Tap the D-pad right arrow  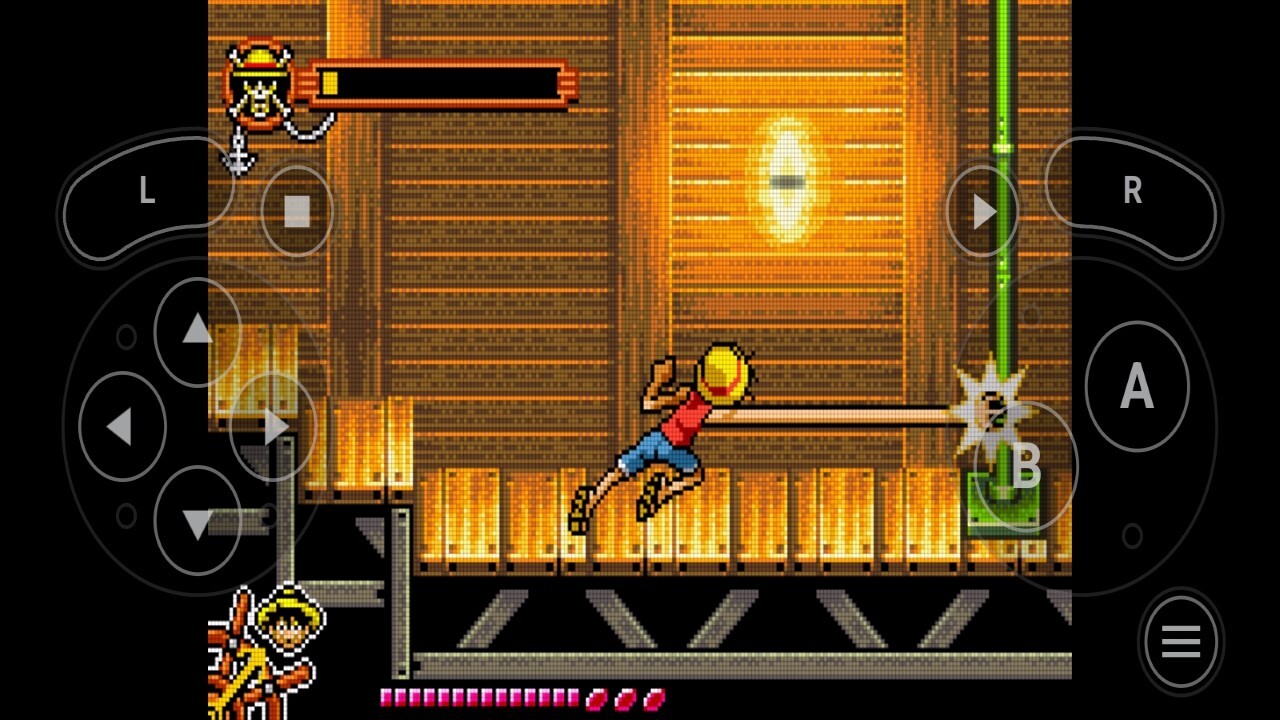(273, 427)
